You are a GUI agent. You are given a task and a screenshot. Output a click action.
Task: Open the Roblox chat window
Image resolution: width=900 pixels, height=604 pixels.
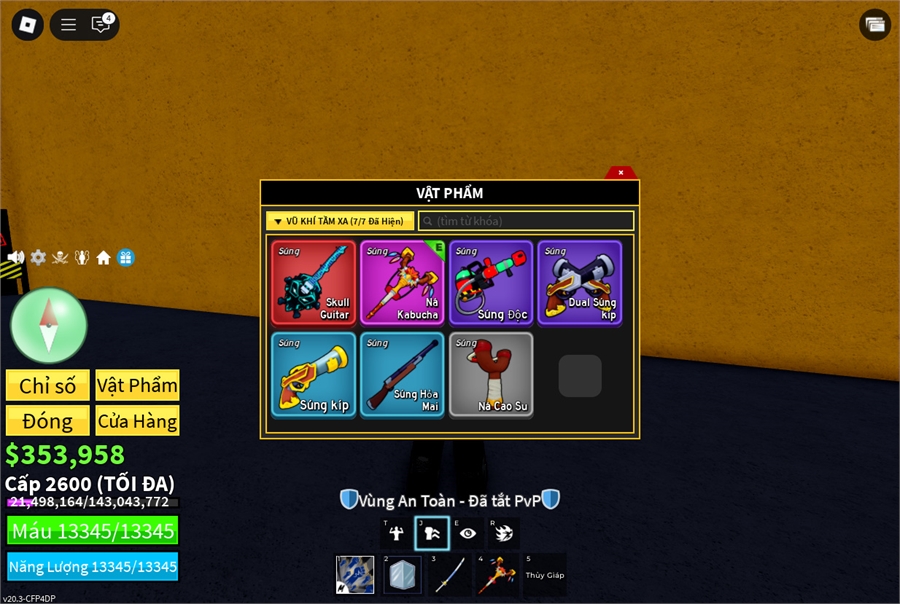pos(101,25)
